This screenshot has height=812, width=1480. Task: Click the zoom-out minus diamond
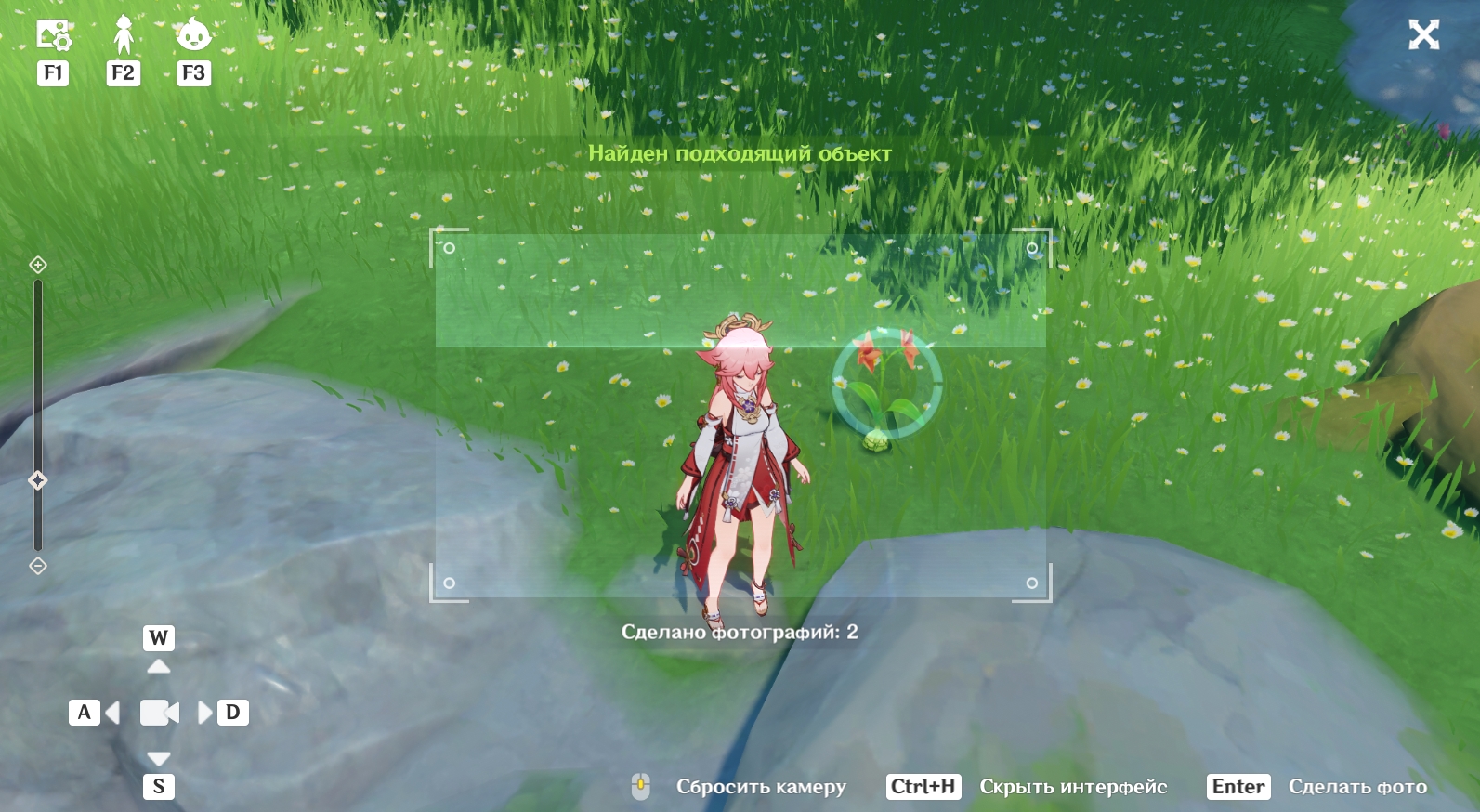pos(38,566)
